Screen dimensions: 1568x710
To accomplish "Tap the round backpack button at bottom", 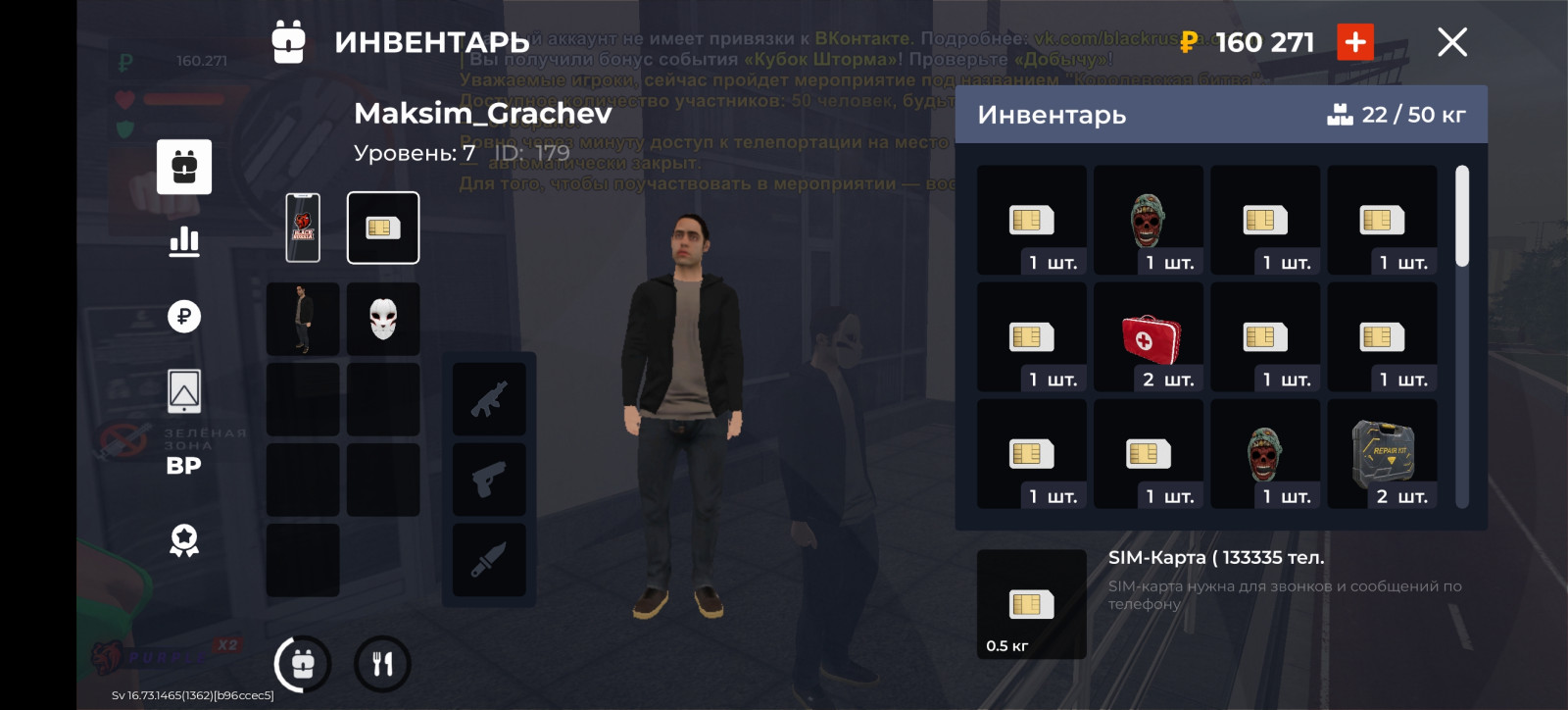I will click(x=303, y=664).
